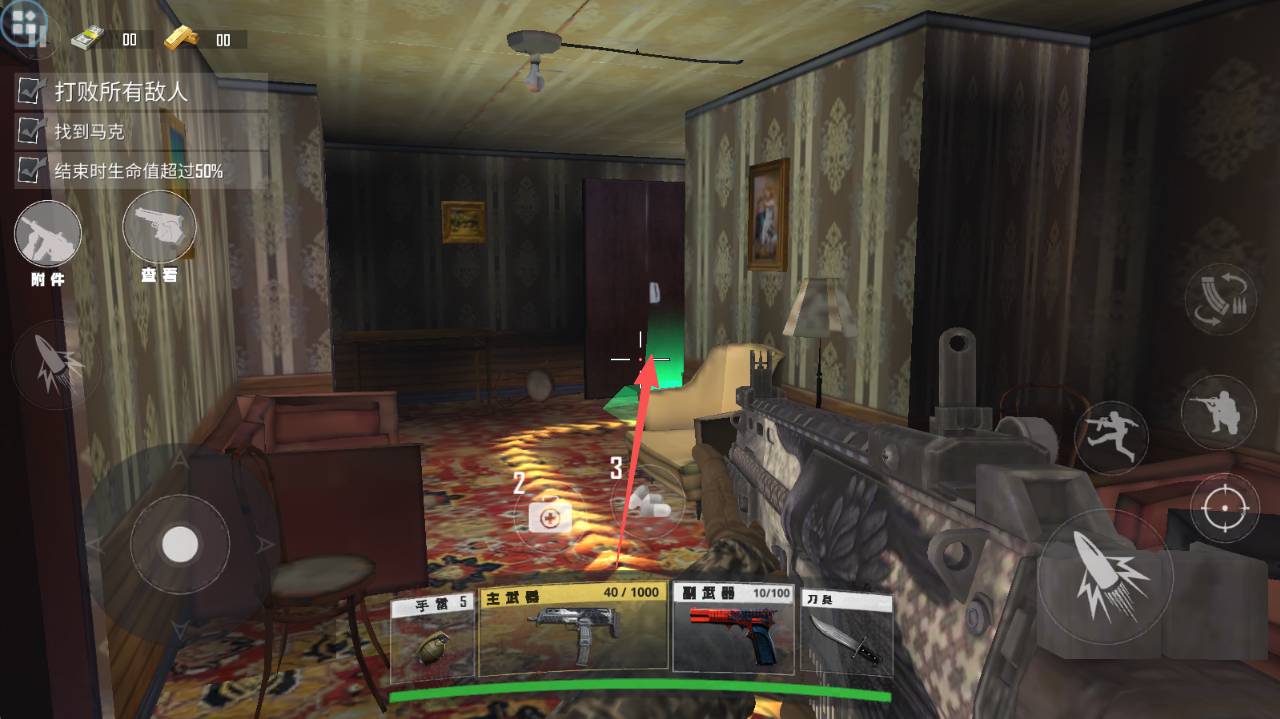The image size is (1280, 719).
Task: Equip the 刀具 knife slot
Action: (x=845, y=632)
